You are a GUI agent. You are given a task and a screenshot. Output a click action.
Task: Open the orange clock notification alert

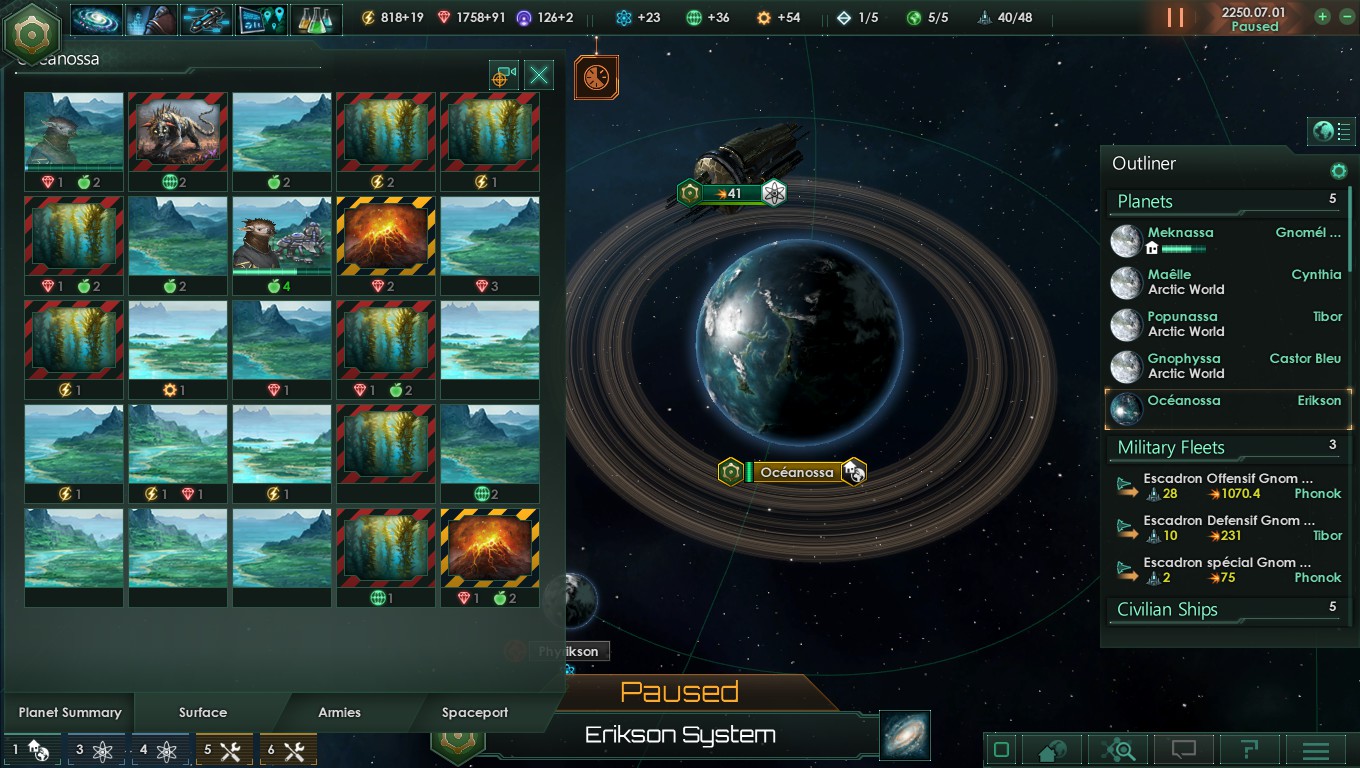[596, 78]
